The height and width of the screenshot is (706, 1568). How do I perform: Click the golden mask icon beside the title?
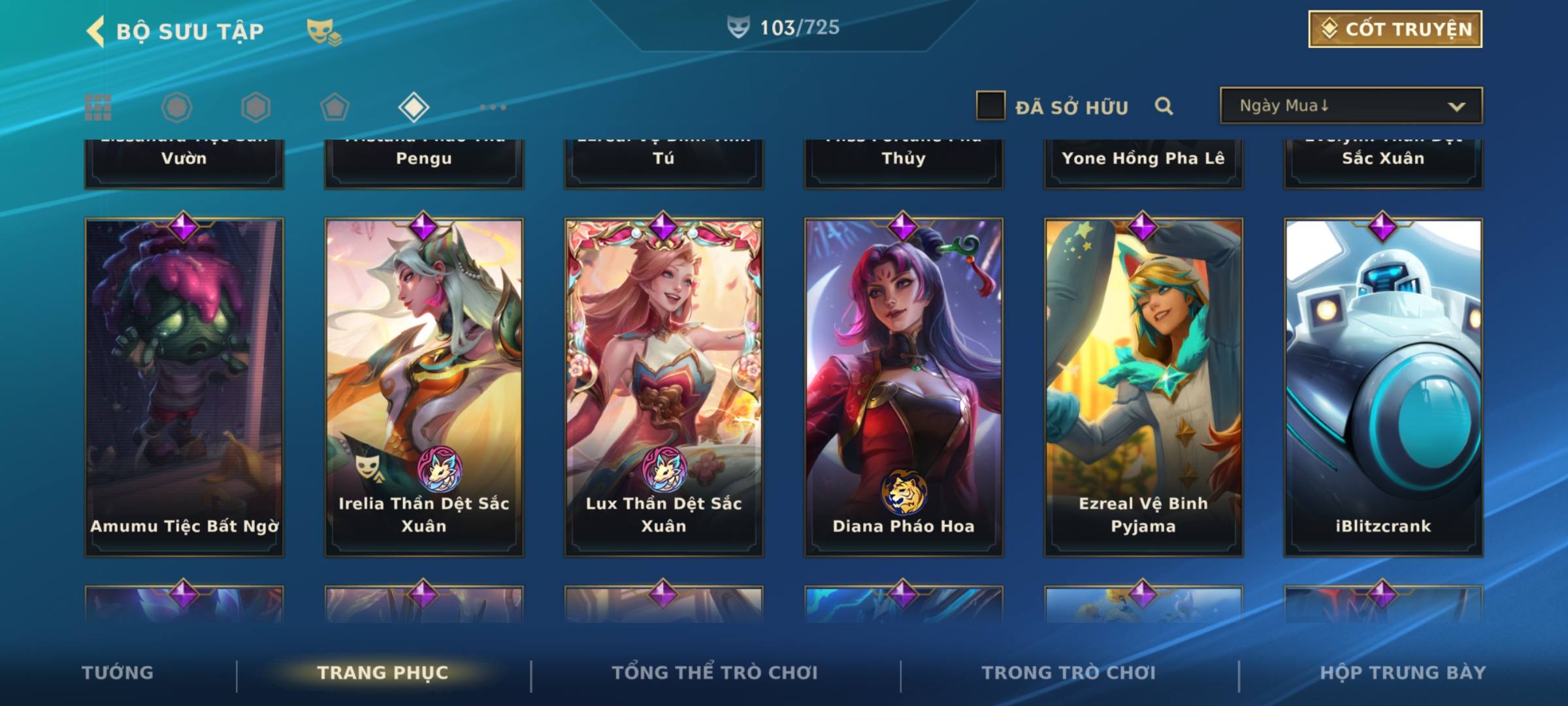[323, 31]
